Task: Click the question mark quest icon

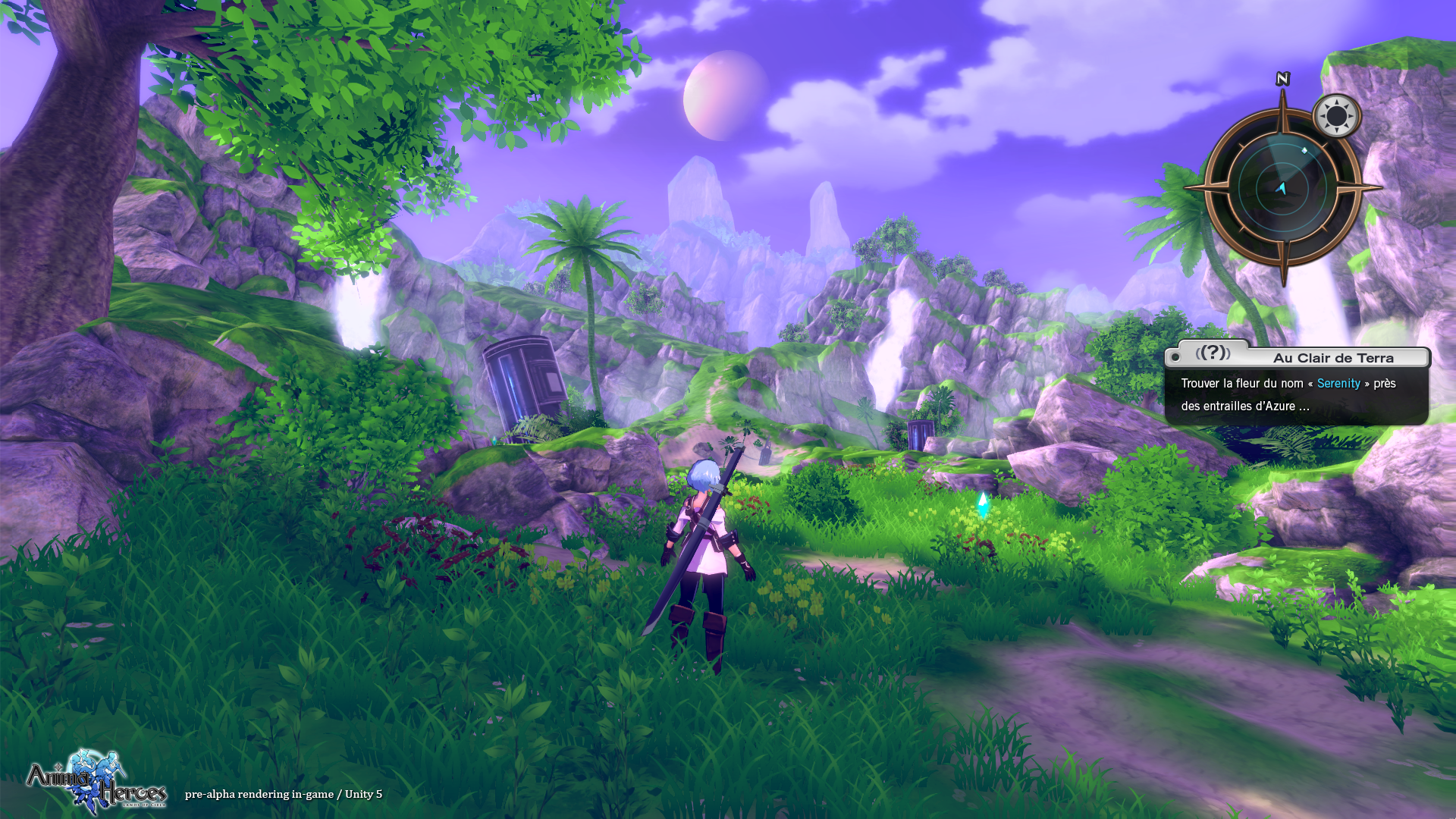Action: coord(1213,353)
